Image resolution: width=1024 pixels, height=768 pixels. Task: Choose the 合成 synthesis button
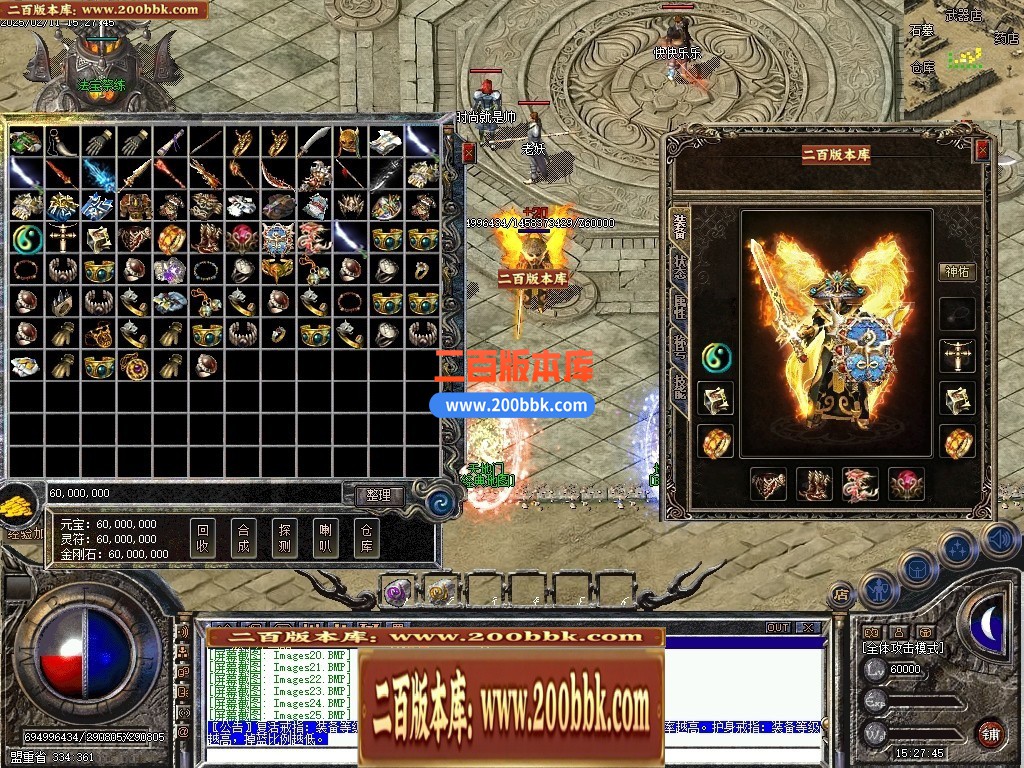tap(243, 539)
